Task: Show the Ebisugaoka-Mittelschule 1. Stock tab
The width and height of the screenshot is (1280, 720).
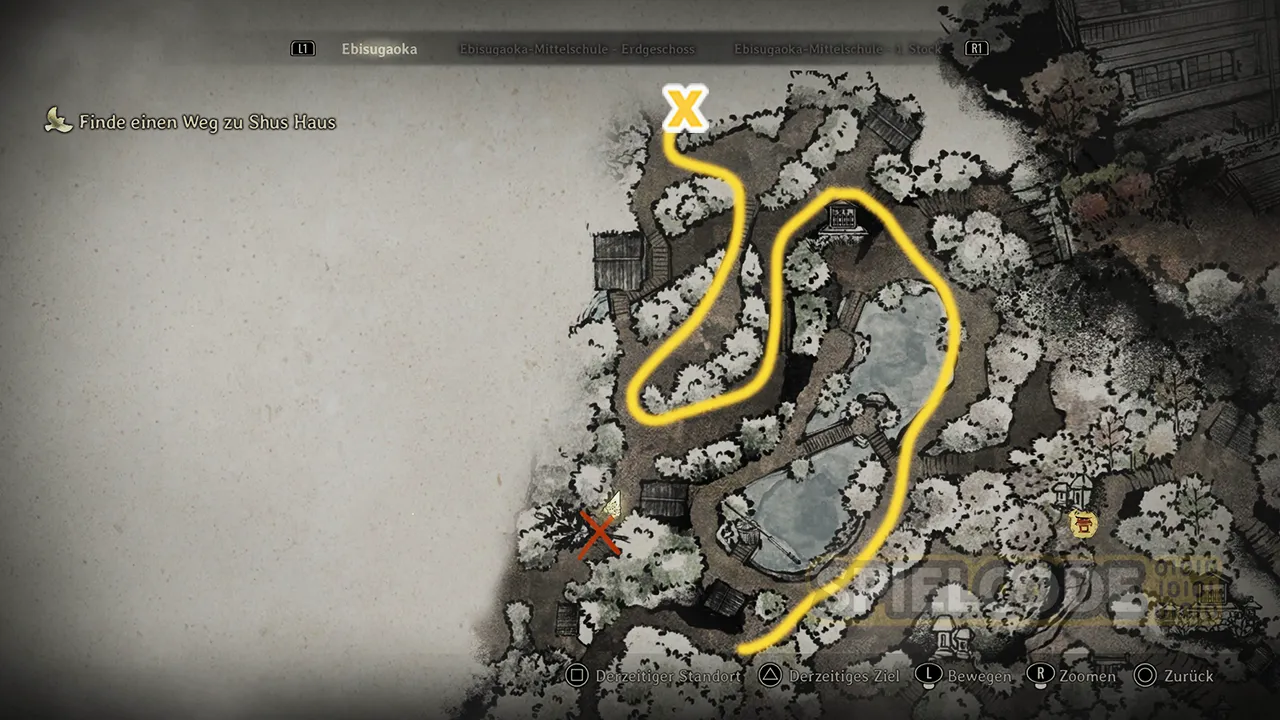Action: (x=838, y=49)
